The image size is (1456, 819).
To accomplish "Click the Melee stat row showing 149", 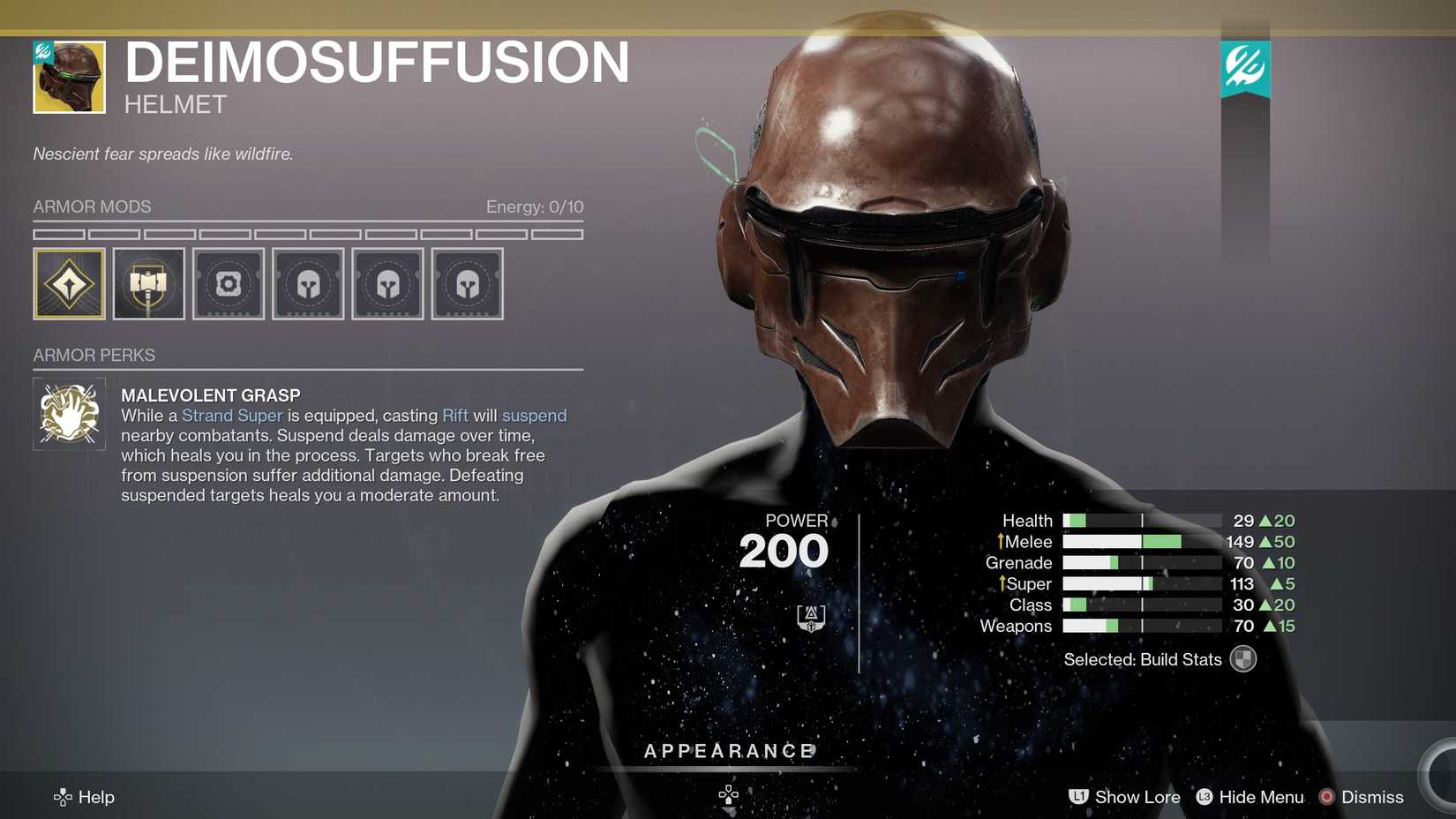I will pyautogui.click(x=1147, y=541).
